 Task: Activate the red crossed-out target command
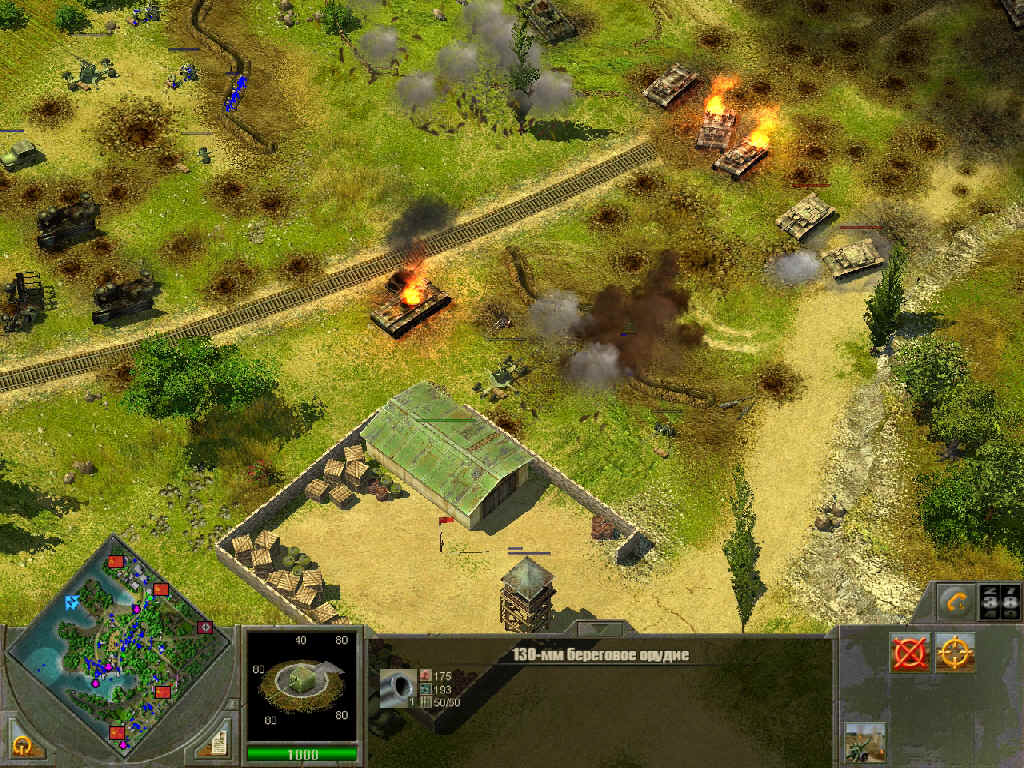[x=910, y=653]
